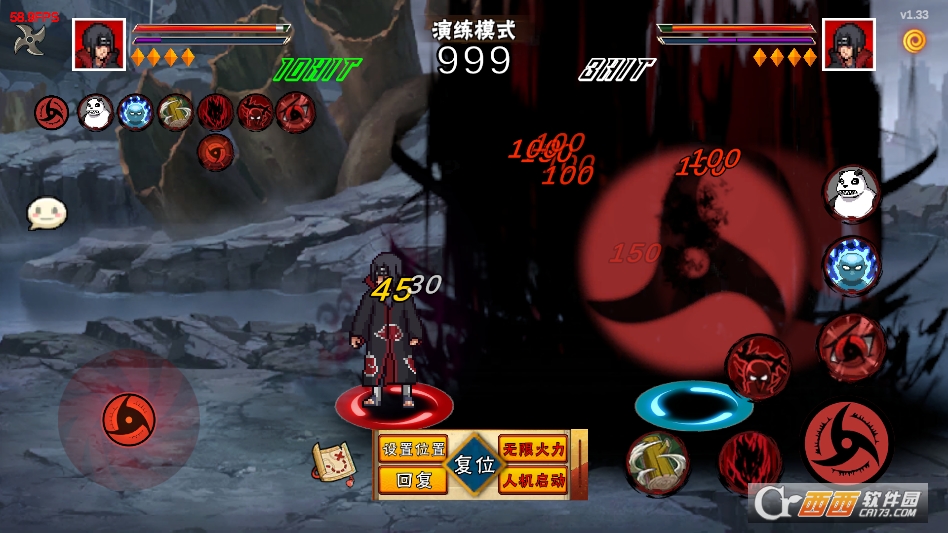Open the treasure map scroll icon
Image resolution: width=948 pixels, height=533 pixels.
(335, 461)
